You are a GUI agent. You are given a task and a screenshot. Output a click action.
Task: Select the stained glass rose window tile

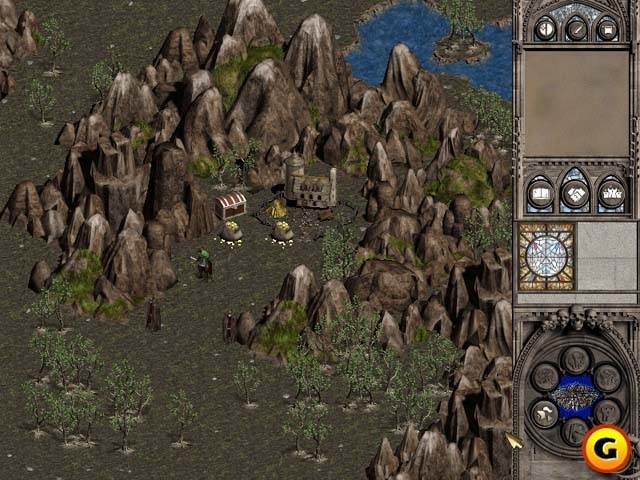(x=546, y=256)
